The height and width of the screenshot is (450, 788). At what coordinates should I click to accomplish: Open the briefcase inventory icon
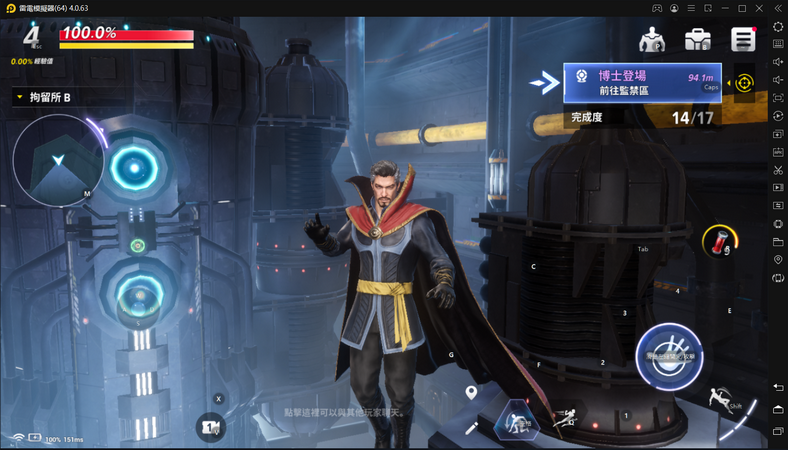point(698,39)
